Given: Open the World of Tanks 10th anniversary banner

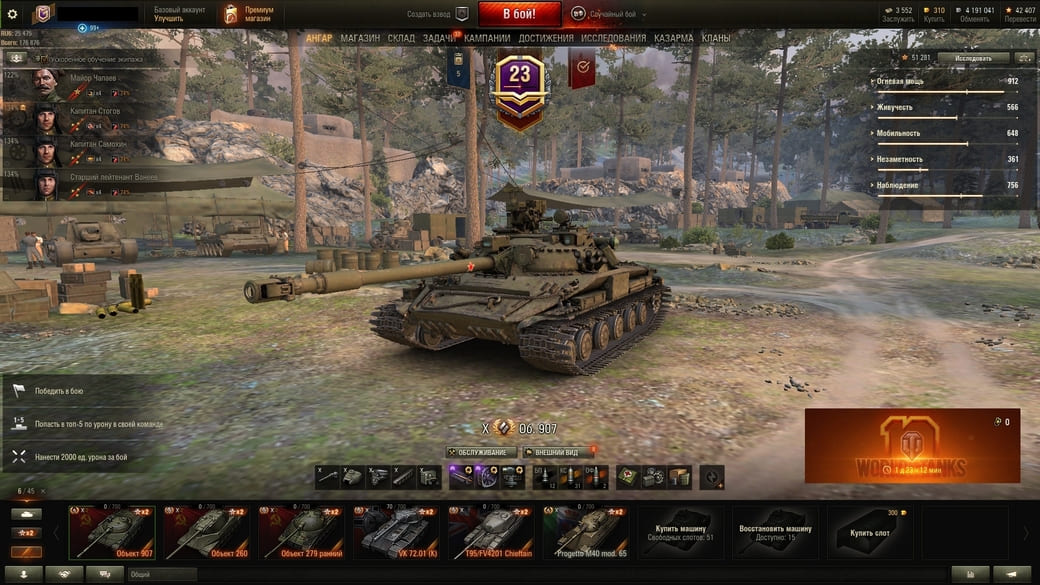Looking at the screenshot, I should tap(912, 446).
